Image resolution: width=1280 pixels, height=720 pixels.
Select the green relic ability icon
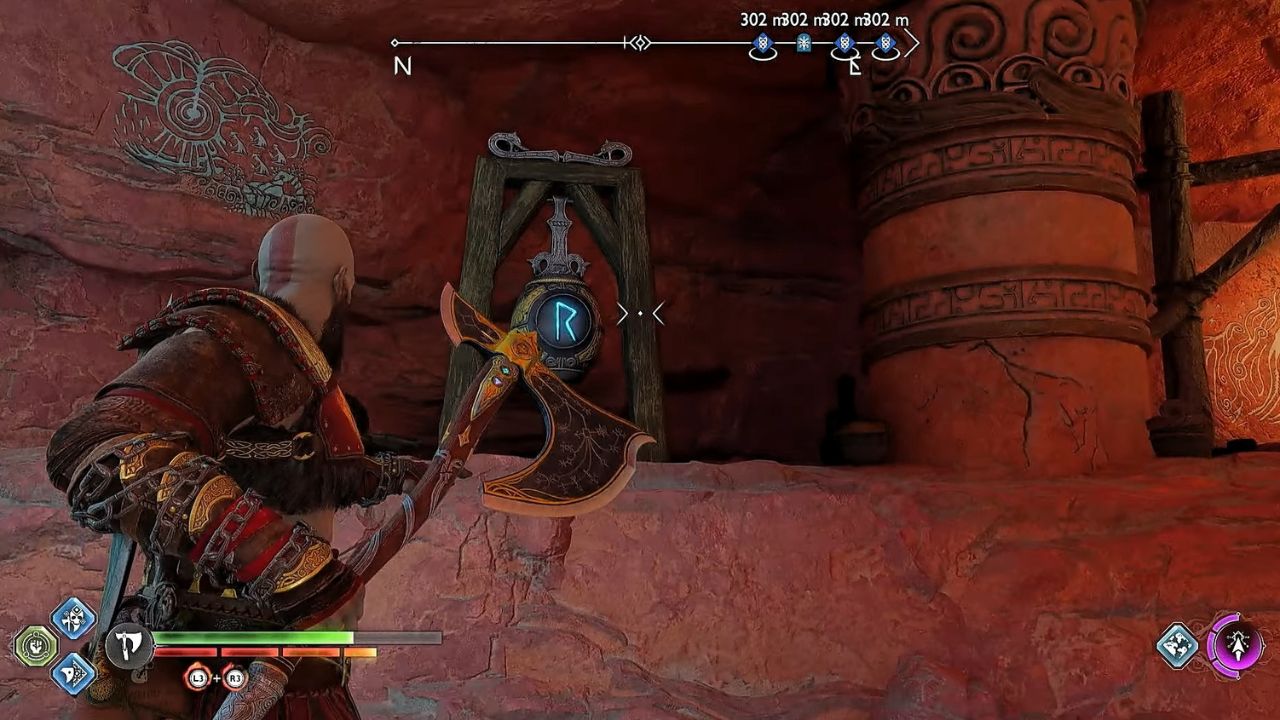click(36, 646)
